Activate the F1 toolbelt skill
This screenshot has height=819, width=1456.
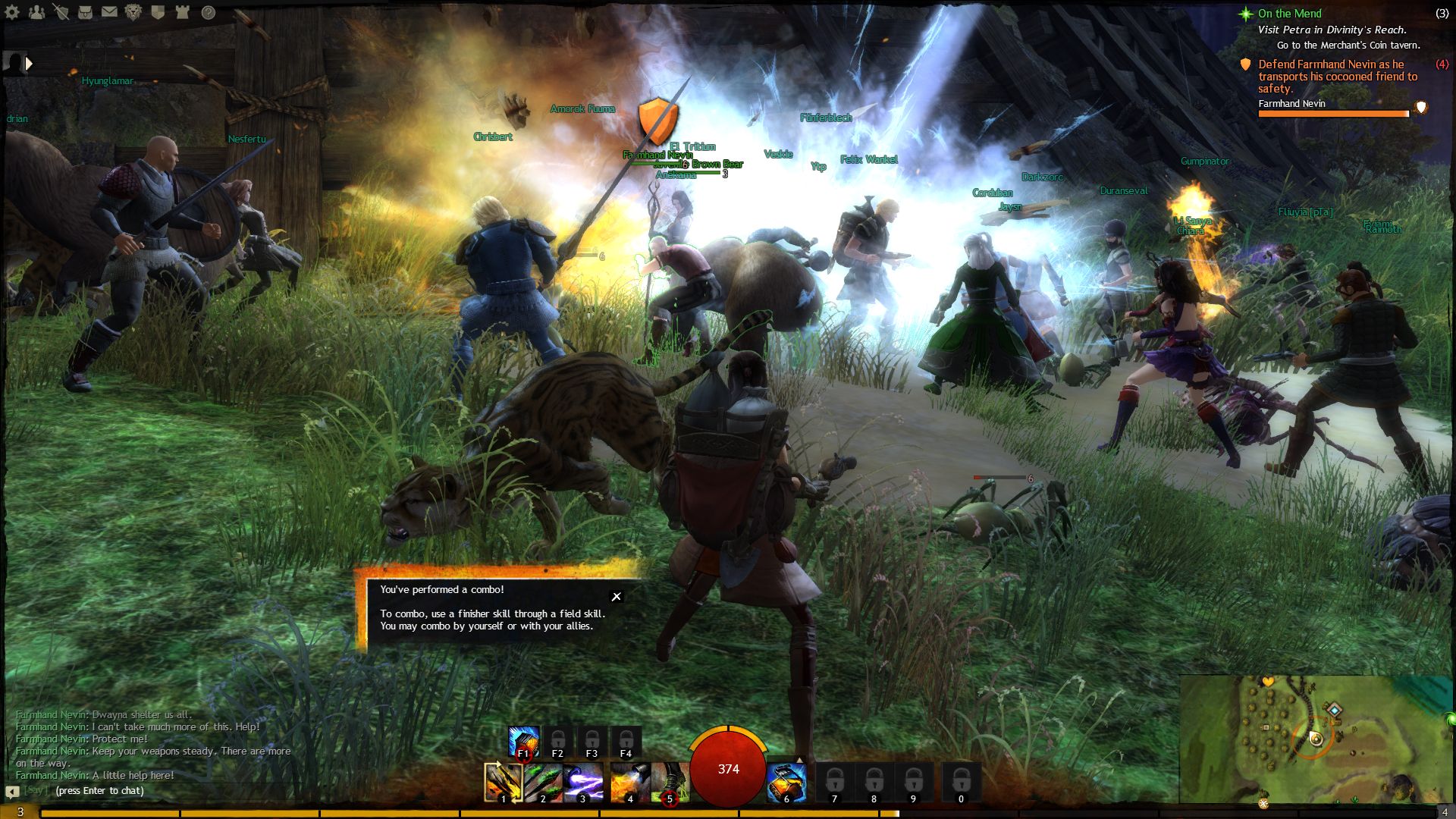click(523, 742)
